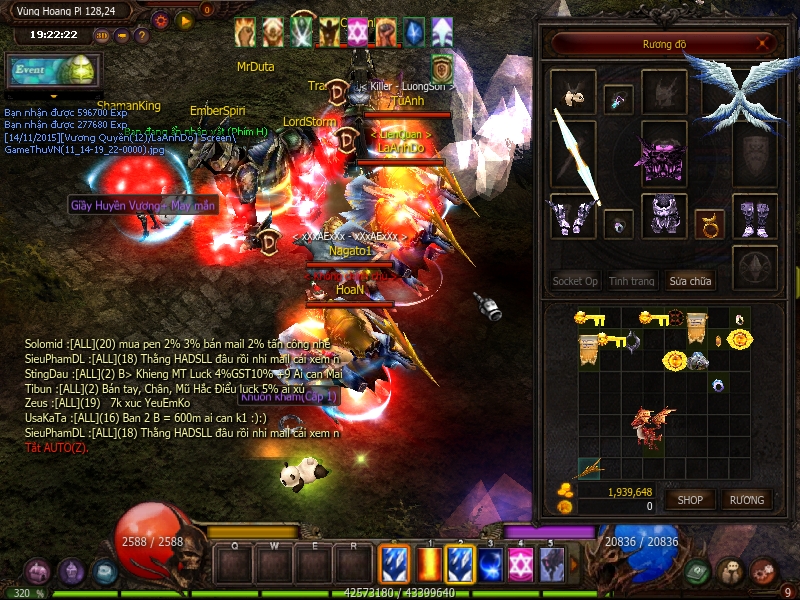Open the SHOP from the inventory
Screen dimensions: 800x600
coord(691,499)
